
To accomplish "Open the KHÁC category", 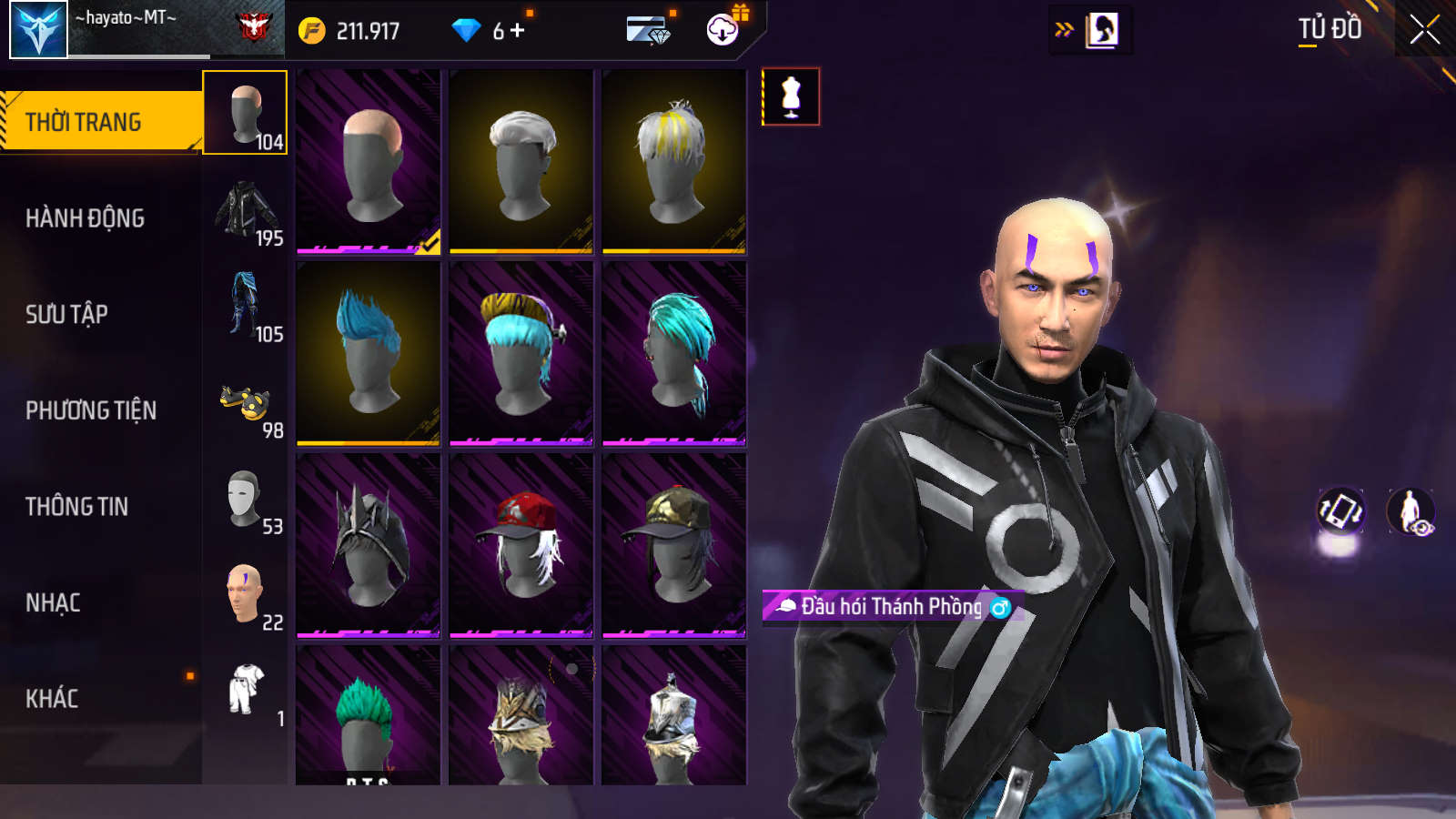I will pyautogui.click(x=52, y=699).
